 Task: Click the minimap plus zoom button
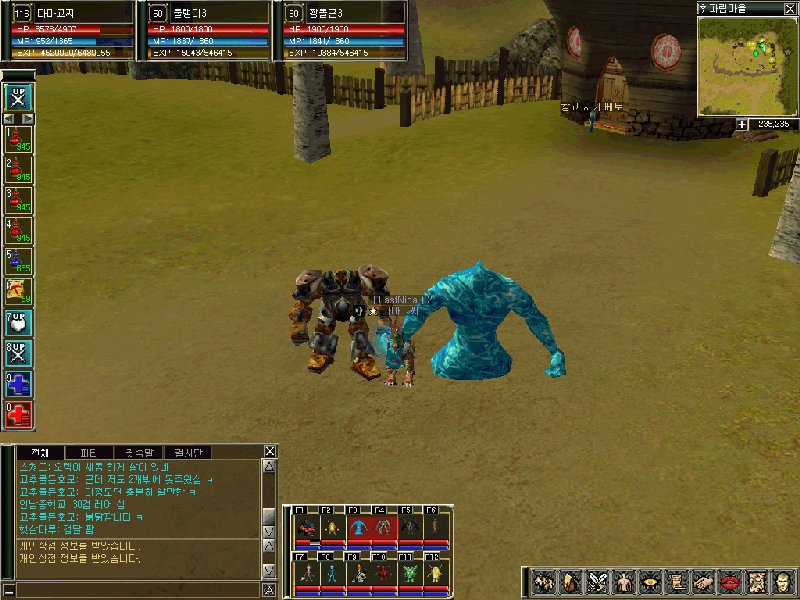point(743,124)
